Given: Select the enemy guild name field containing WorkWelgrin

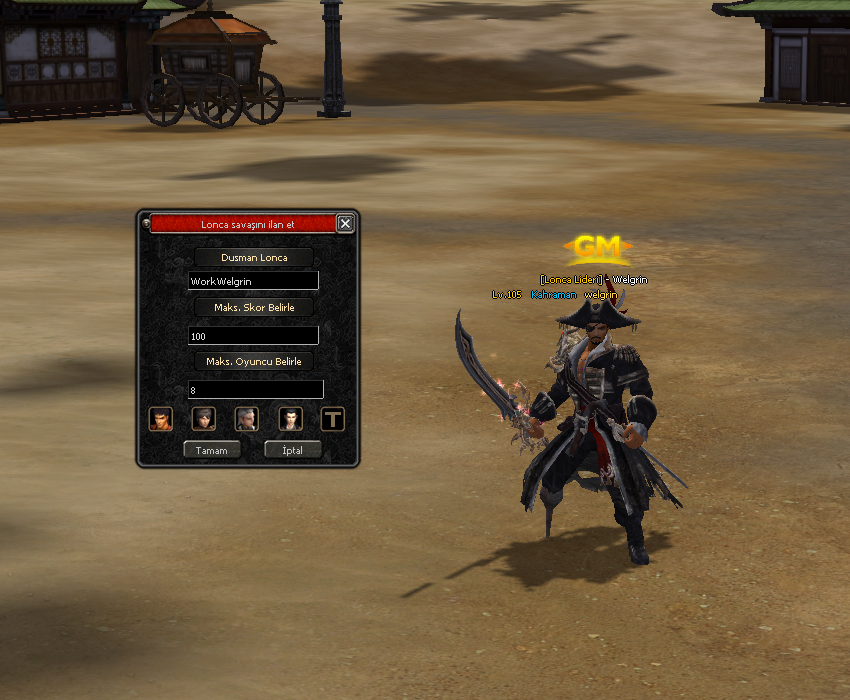Looking at the screenshot, I should tap(253, 282).
